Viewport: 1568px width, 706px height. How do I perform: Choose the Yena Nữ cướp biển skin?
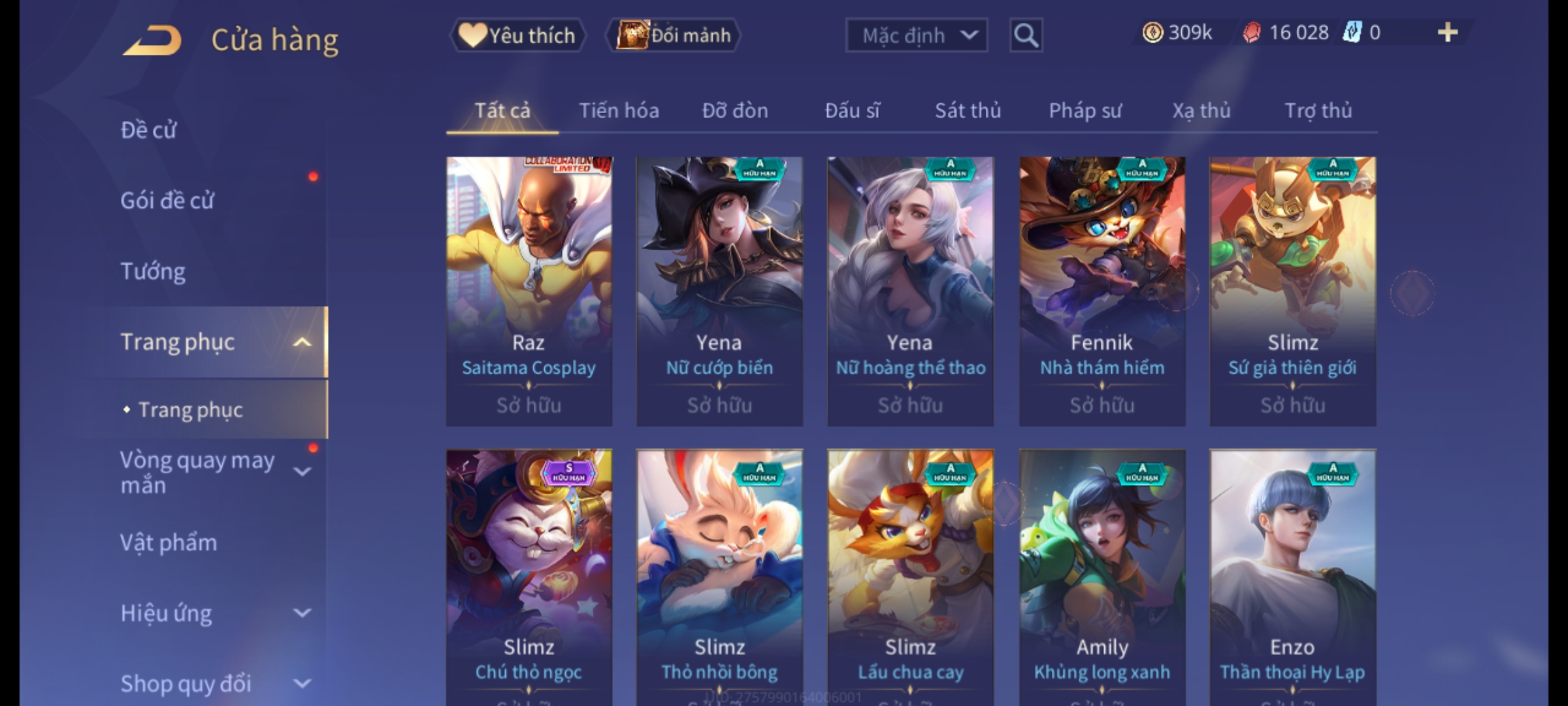tap(719, 291)
